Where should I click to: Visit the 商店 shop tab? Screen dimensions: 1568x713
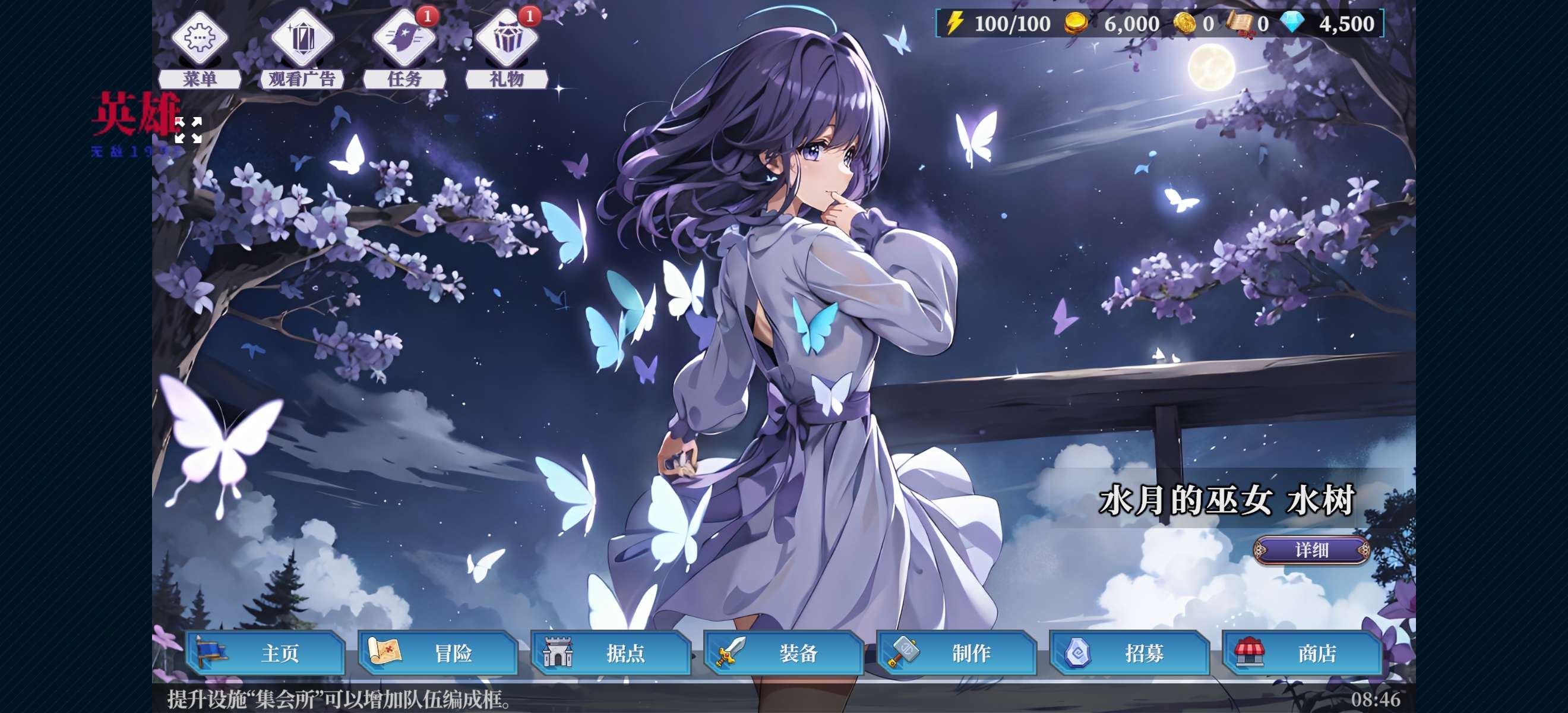(x=1303, y=654)
